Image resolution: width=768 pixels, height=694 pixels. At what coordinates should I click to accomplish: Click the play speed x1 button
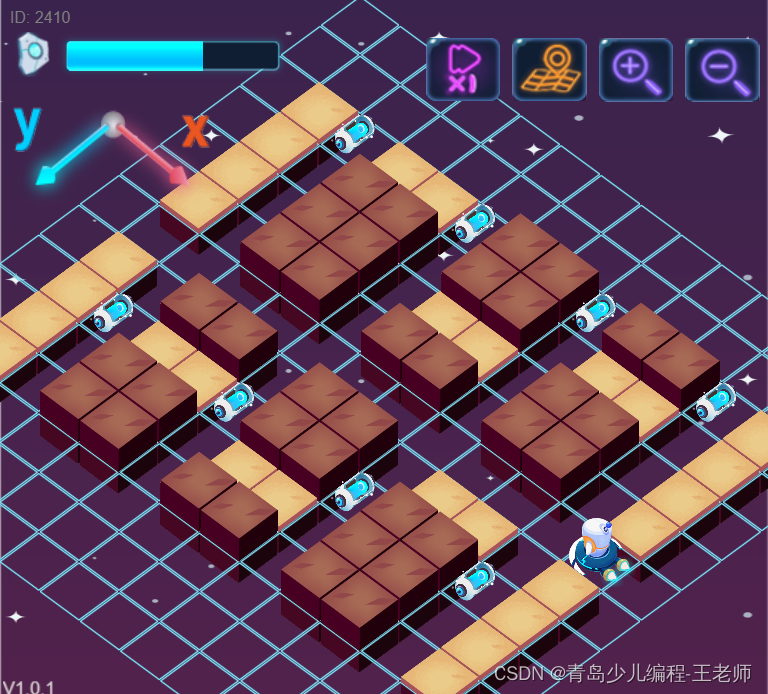point(463,69)
